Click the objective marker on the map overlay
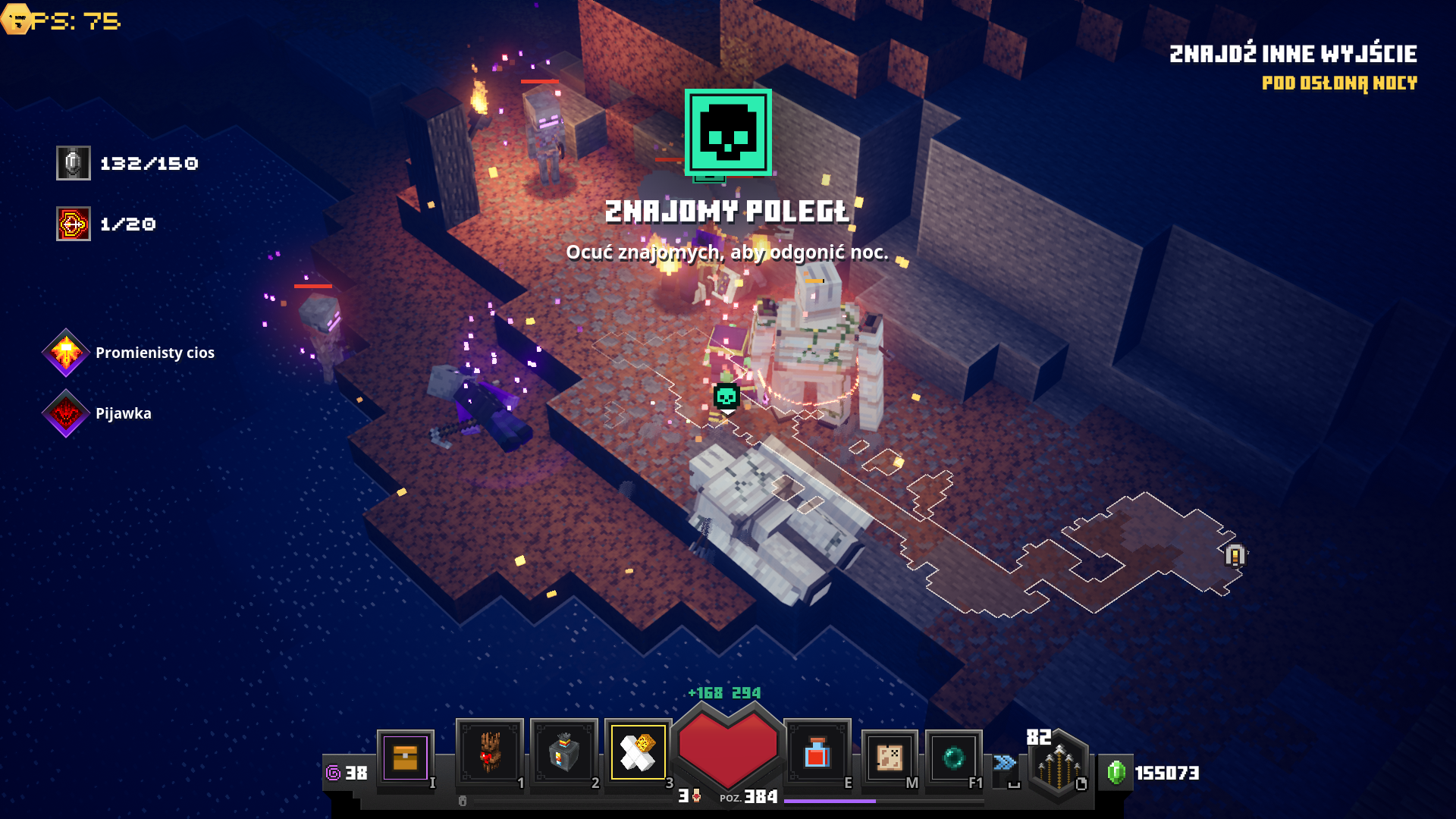Viewport: 1456px width, 819px height. [1235, 556]
